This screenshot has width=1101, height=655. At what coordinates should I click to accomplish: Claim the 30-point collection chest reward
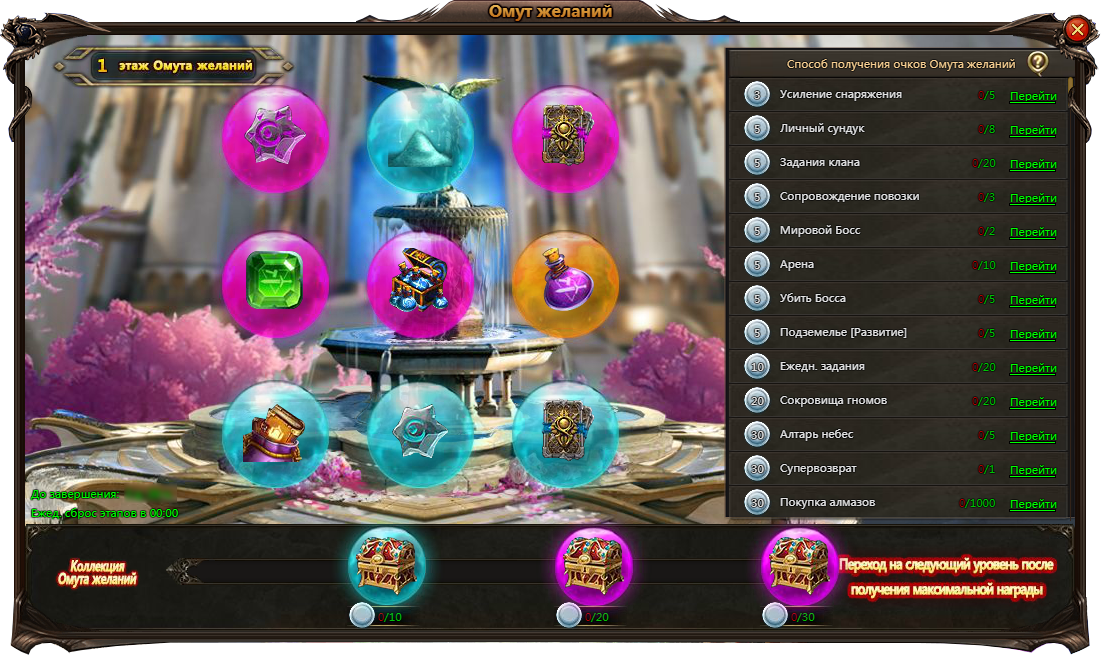click(x=800, y=565)
